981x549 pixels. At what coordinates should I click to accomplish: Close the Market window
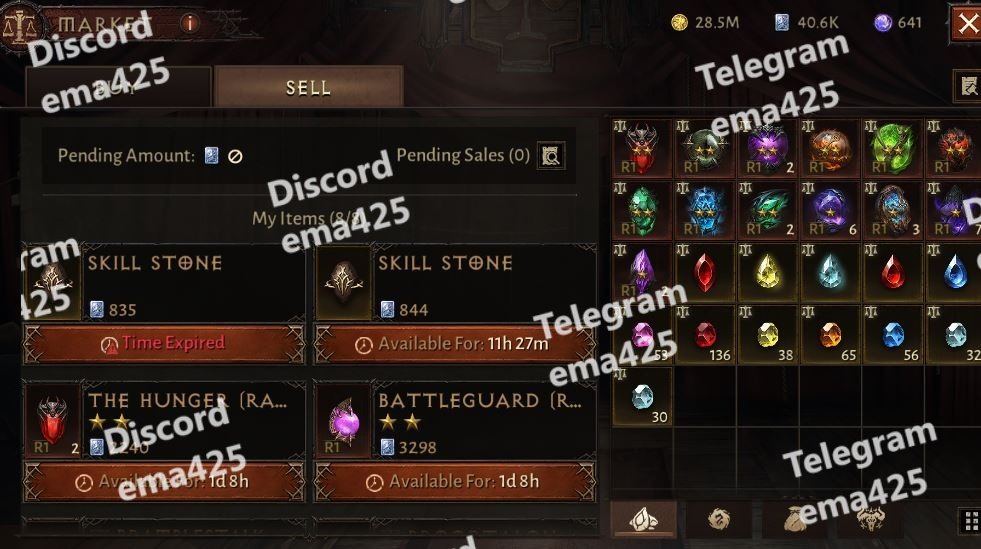pos(967,24)
